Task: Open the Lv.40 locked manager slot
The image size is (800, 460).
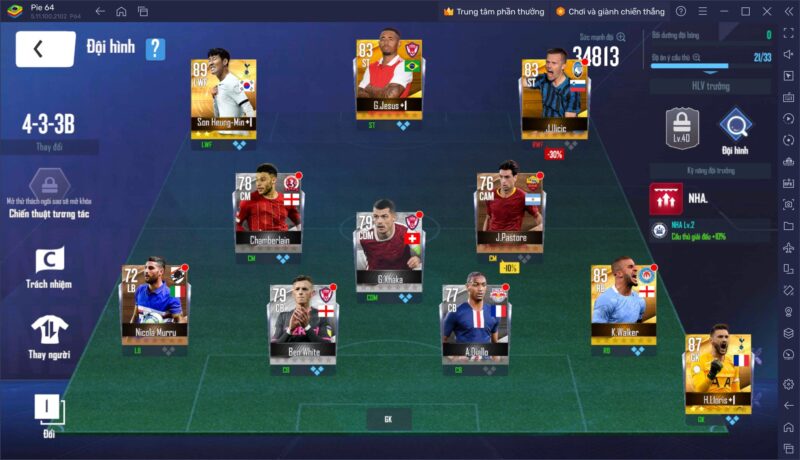Action: coord(680,129)
